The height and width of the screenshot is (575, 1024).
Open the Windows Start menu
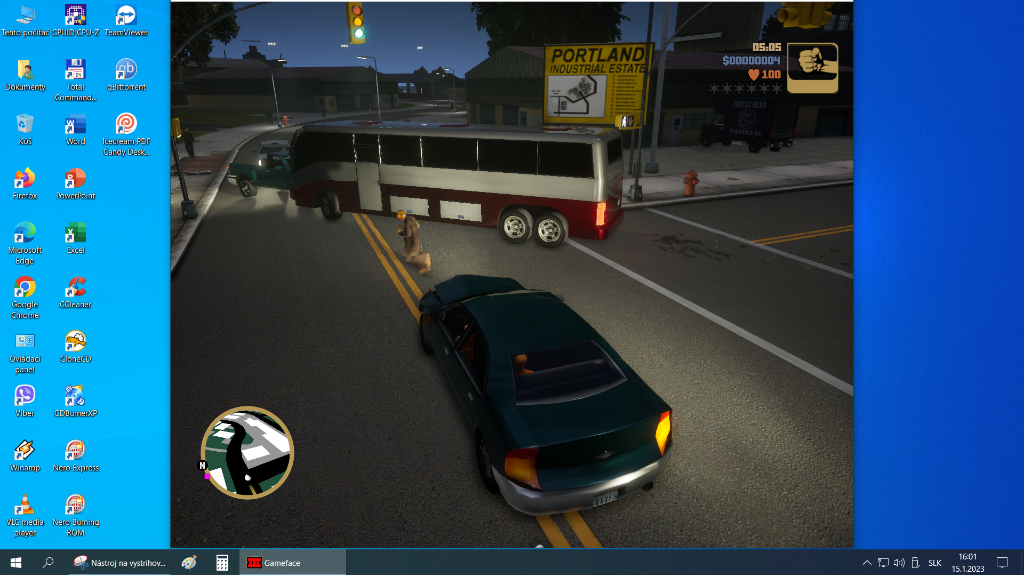coord(16,563)
